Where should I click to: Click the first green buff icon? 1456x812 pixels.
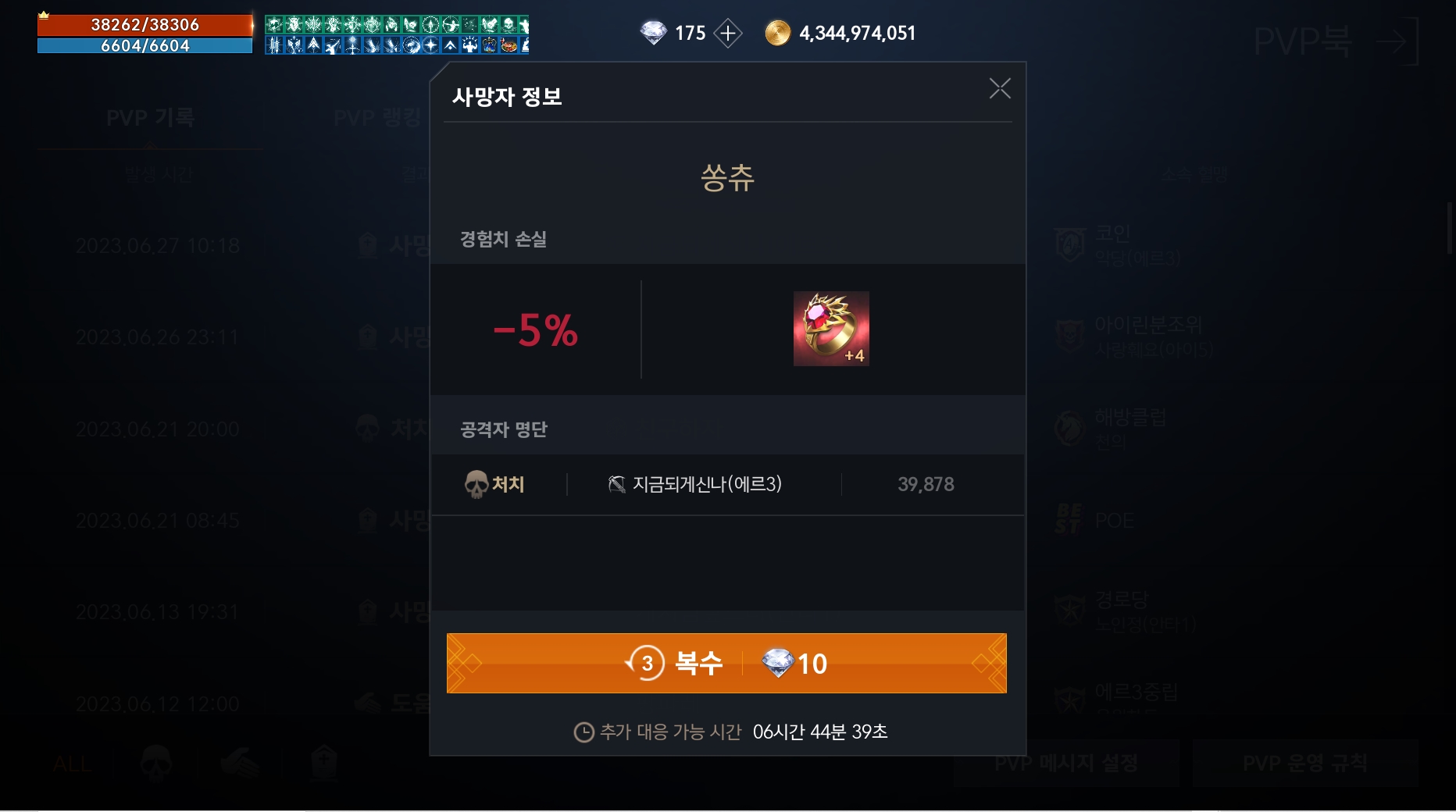point(274,24)
